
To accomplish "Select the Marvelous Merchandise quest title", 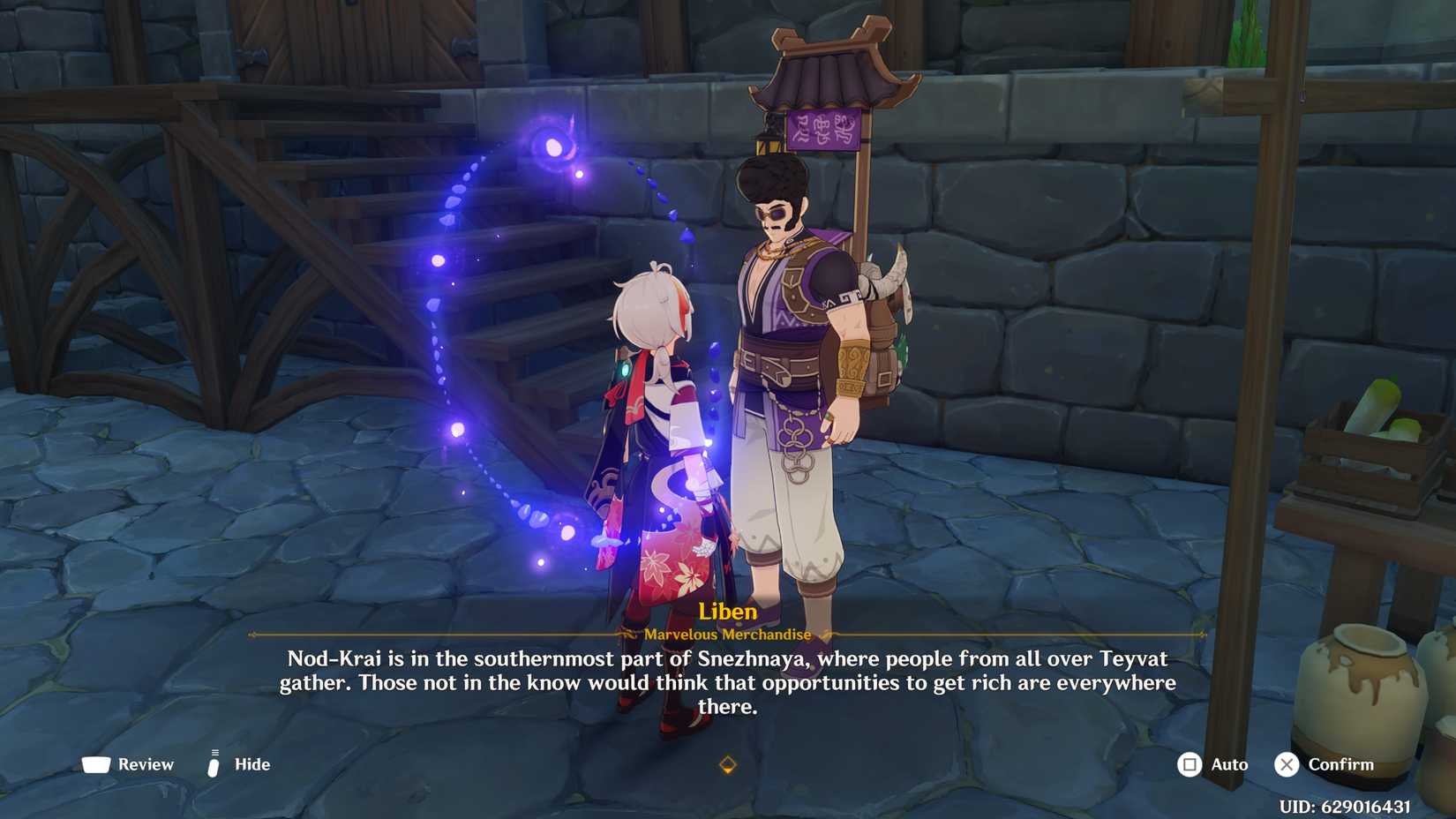I will [727, 634].
